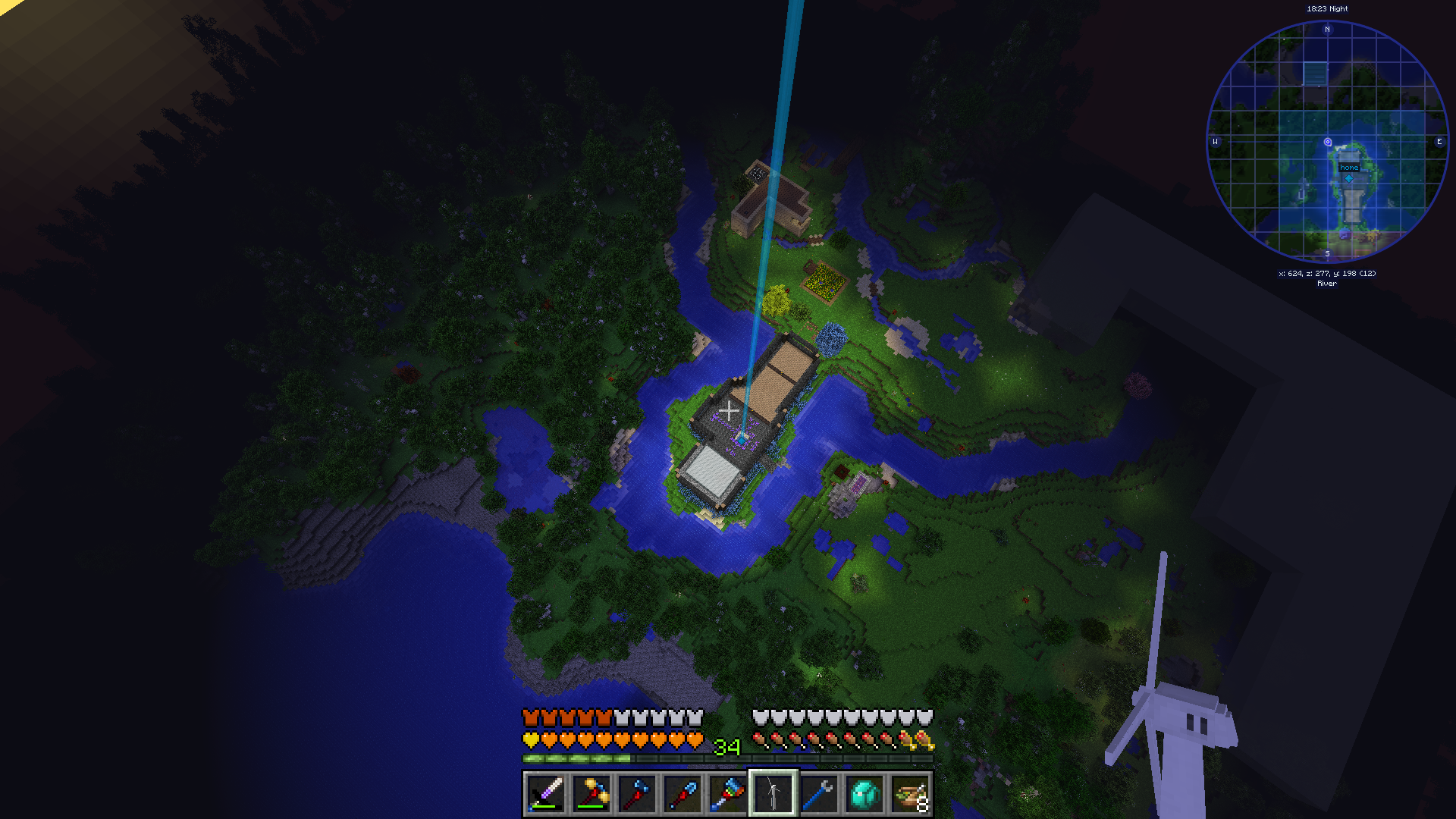Click the circular minimap
Image resolution: width=1456 pixels, height=819 pixels.
1327,141
